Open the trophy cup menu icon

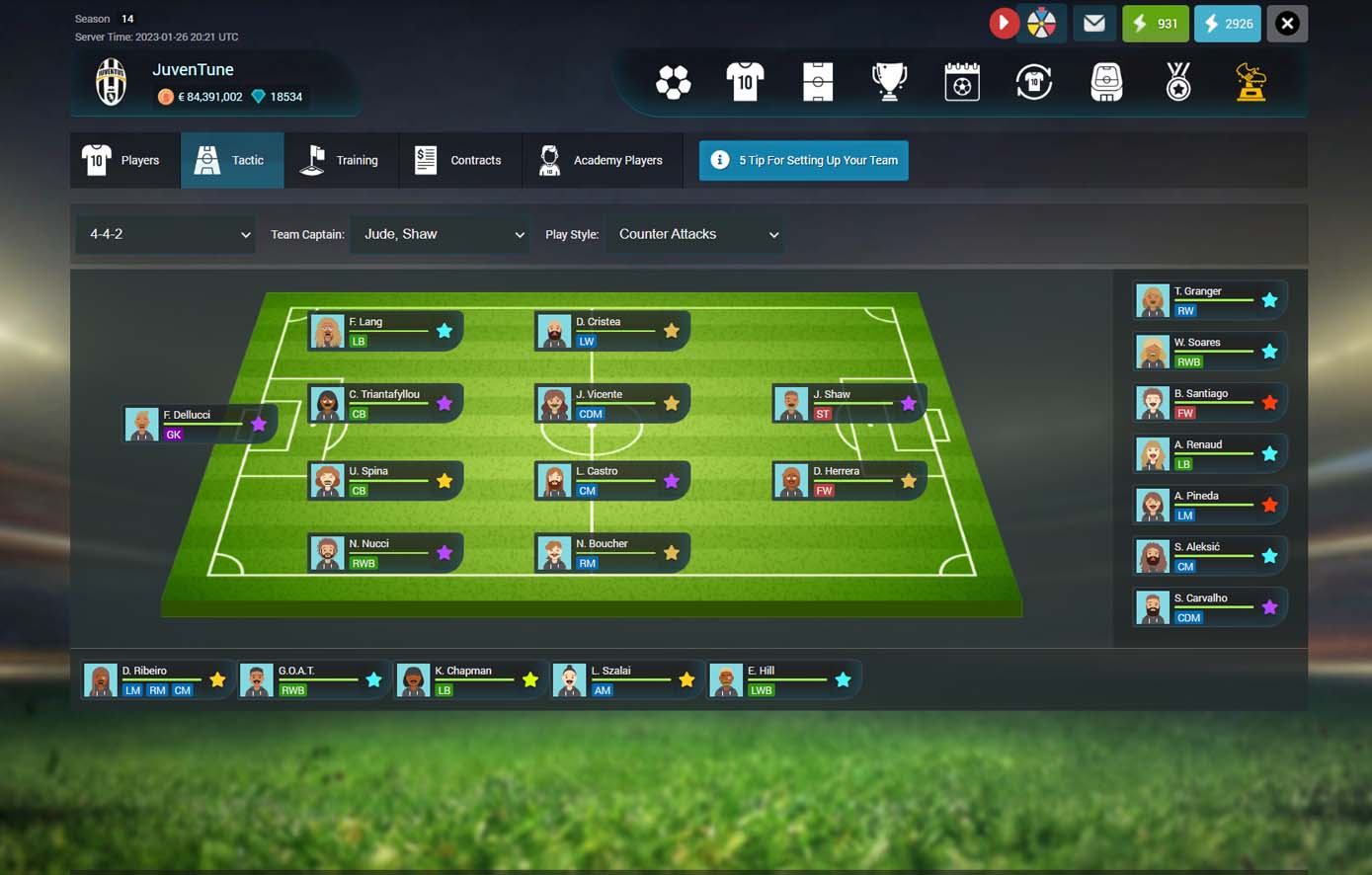(x=889, y=82)
